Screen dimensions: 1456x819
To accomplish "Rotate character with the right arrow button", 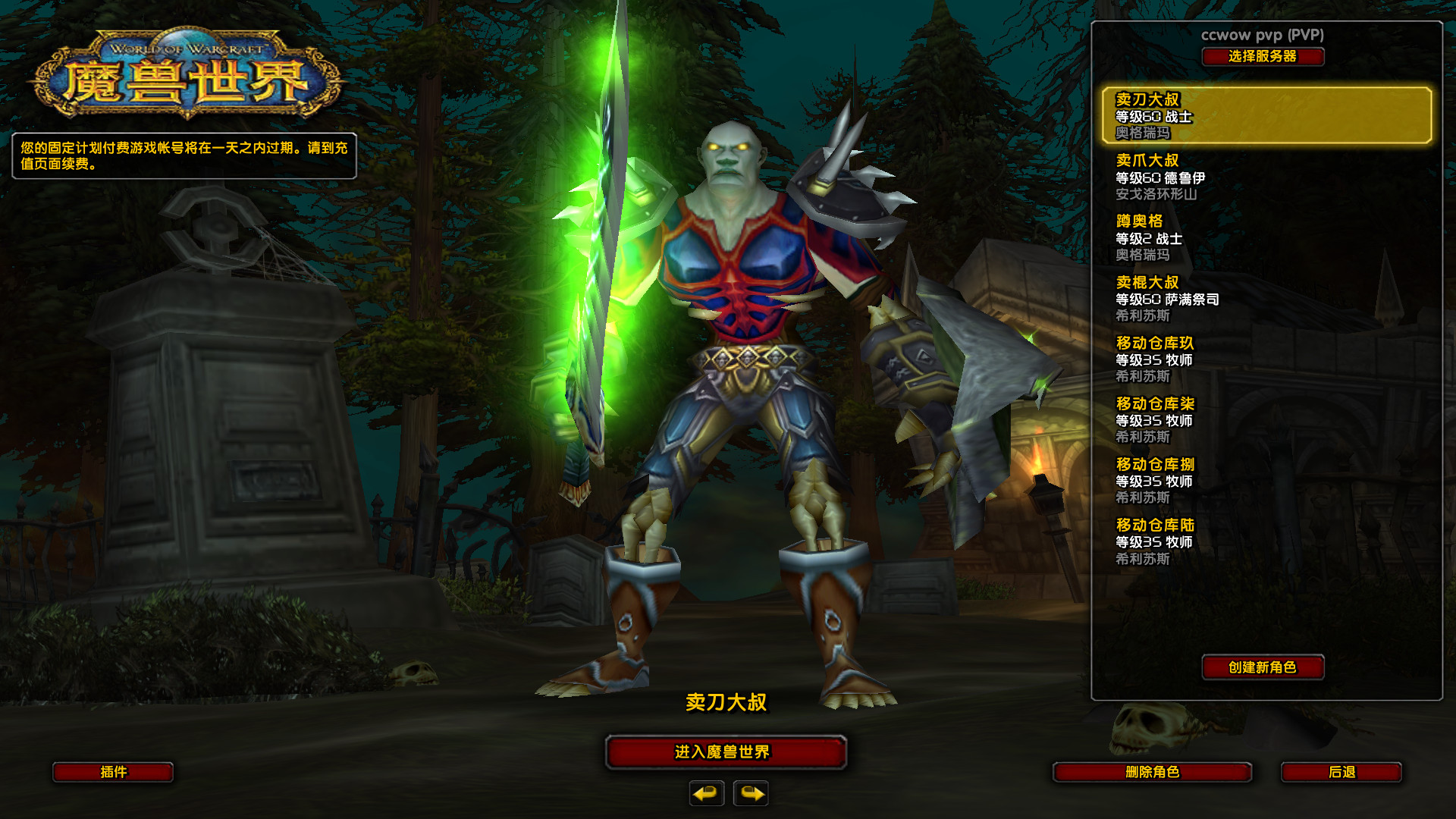I will point(751,793).
